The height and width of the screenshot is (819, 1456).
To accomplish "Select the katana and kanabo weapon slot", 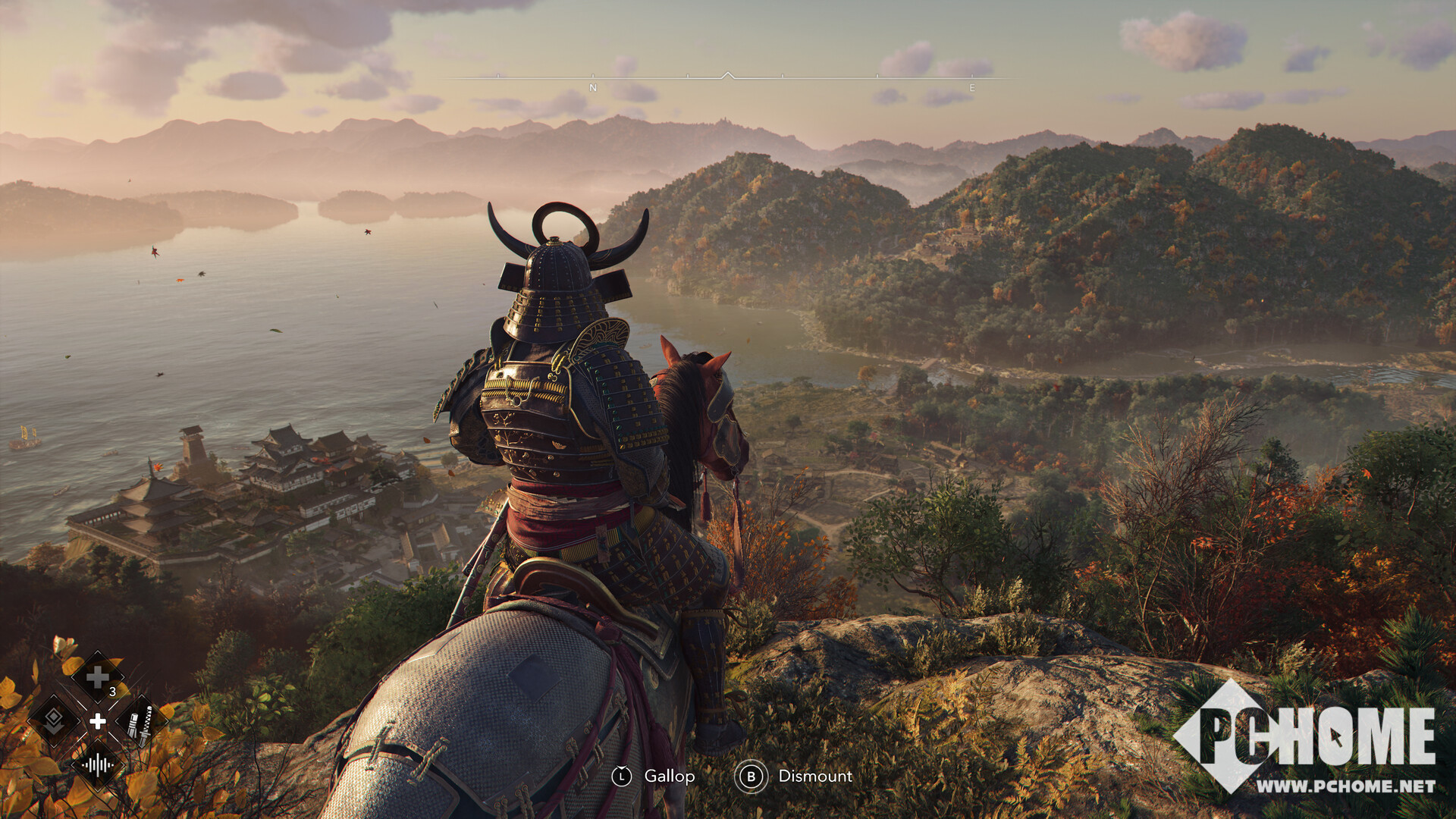I will (x=141, y=720).
